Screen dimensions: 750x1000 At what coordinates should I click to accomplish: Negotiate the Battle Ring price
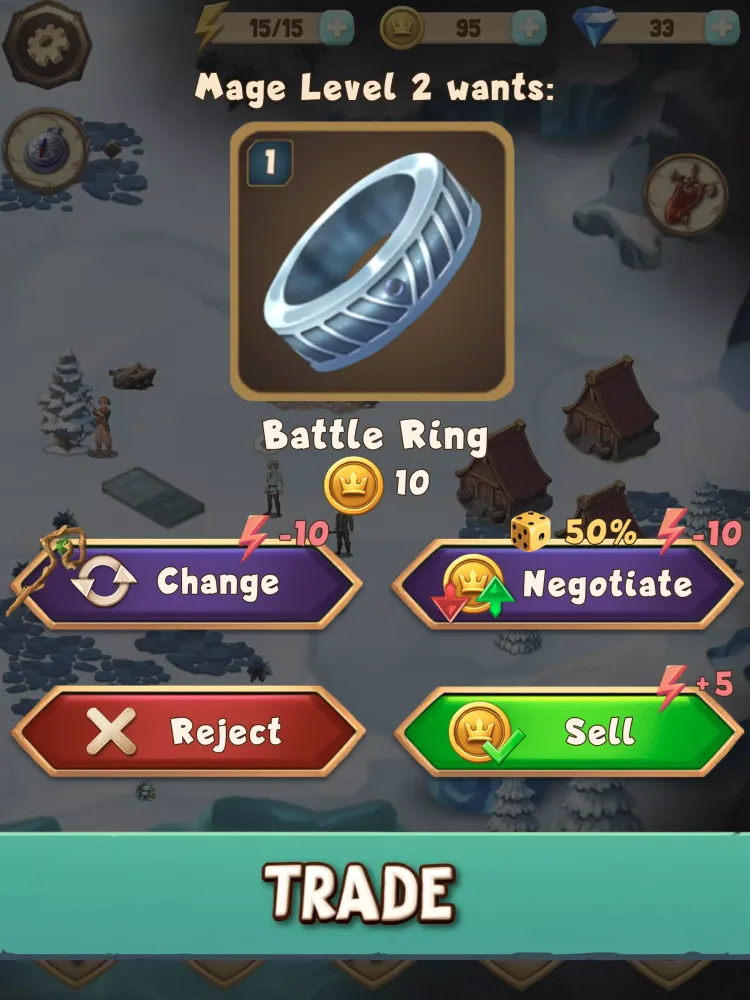(x=568, y=584)
